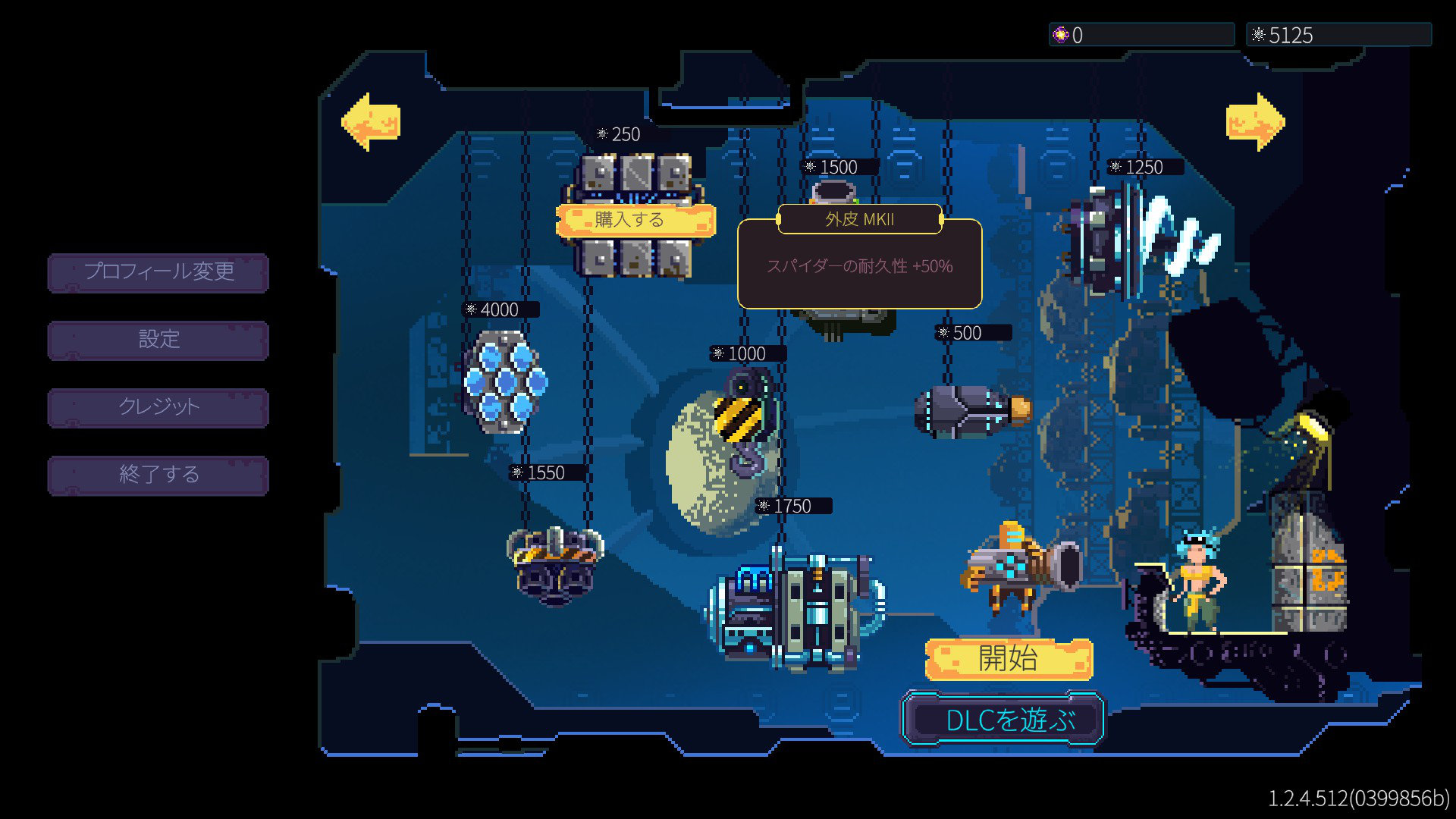1456x819 pixels.
Task: Pick the 500-cost bullet shell upgrade
Action: [x=971, y=410]
